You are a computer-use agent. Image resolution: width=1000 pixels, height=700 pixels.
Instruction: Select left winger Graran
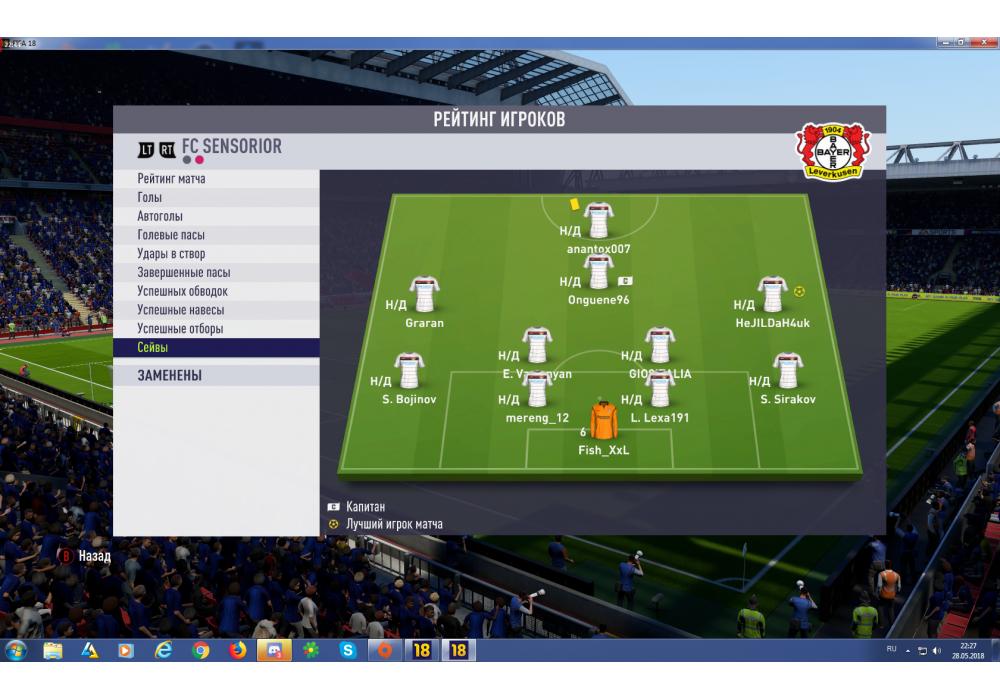pos(424,295)
